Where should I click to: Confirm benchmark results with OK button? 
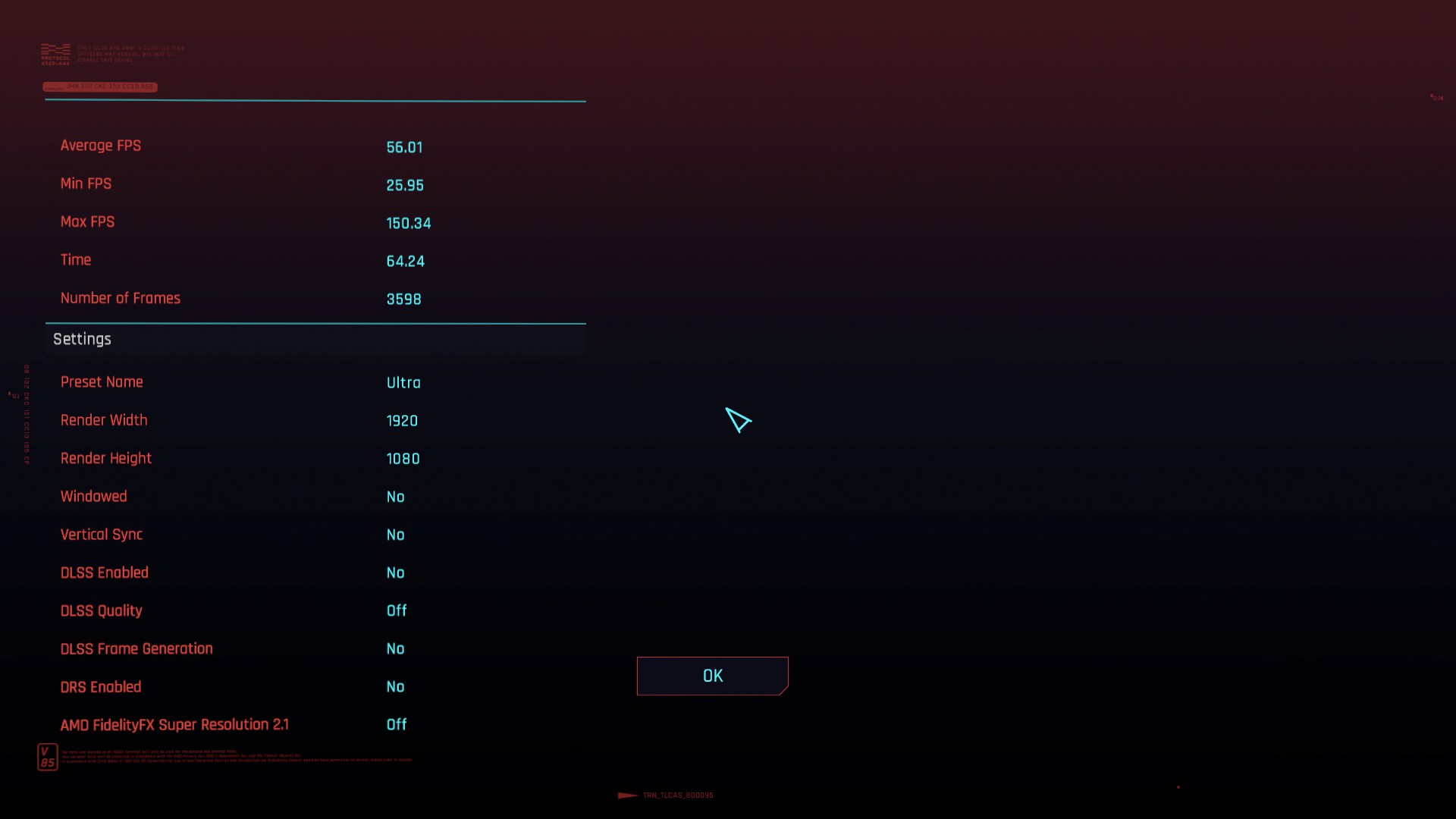pos(712,676)
